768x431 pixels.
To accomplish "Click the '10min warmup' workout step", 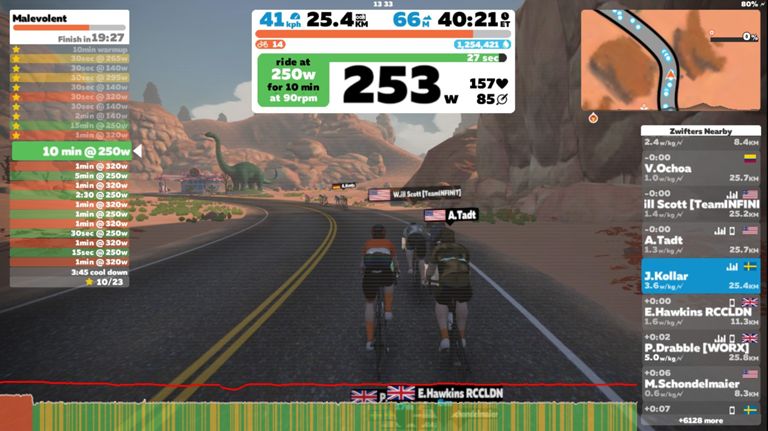I will 70,49.
